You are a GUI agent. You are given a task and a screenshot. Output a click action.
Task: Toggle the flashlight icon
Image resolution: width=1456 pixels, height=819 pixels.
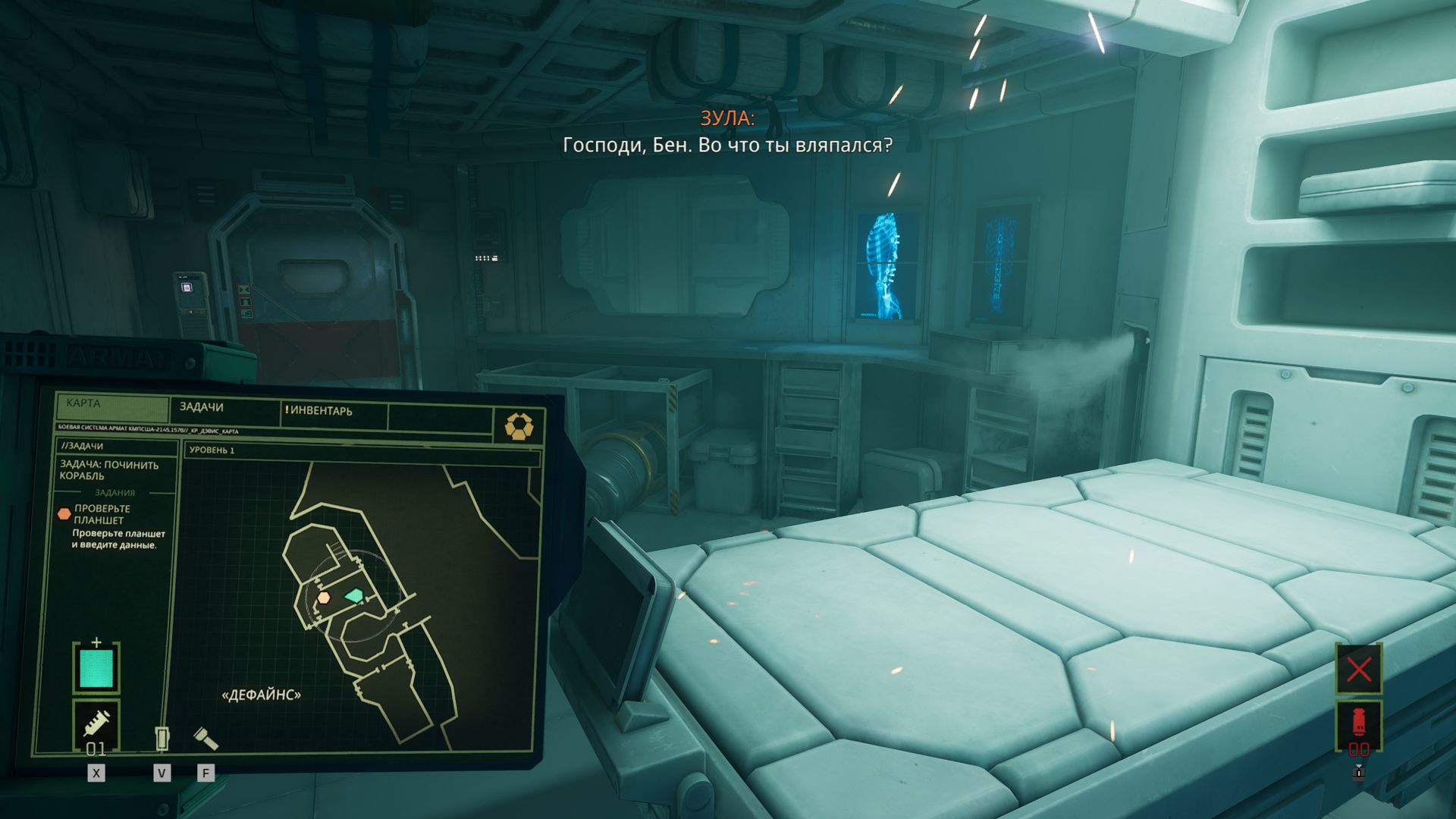coord(205,737)
